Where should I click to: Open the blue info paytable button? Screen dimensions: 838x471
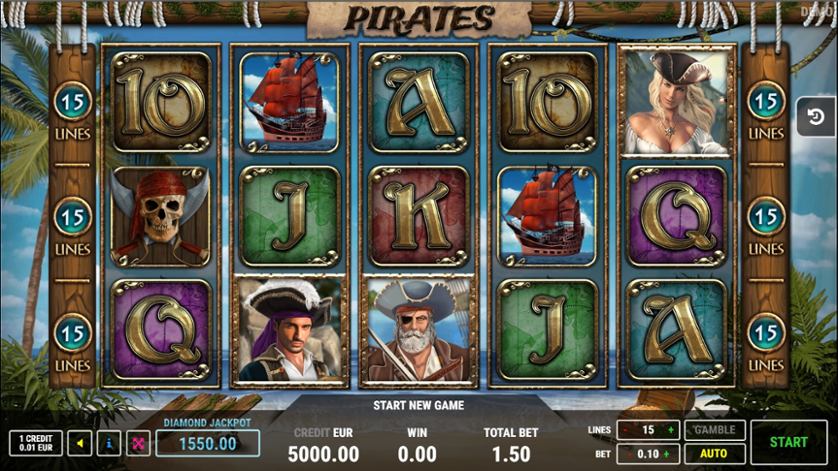(110, 443)
